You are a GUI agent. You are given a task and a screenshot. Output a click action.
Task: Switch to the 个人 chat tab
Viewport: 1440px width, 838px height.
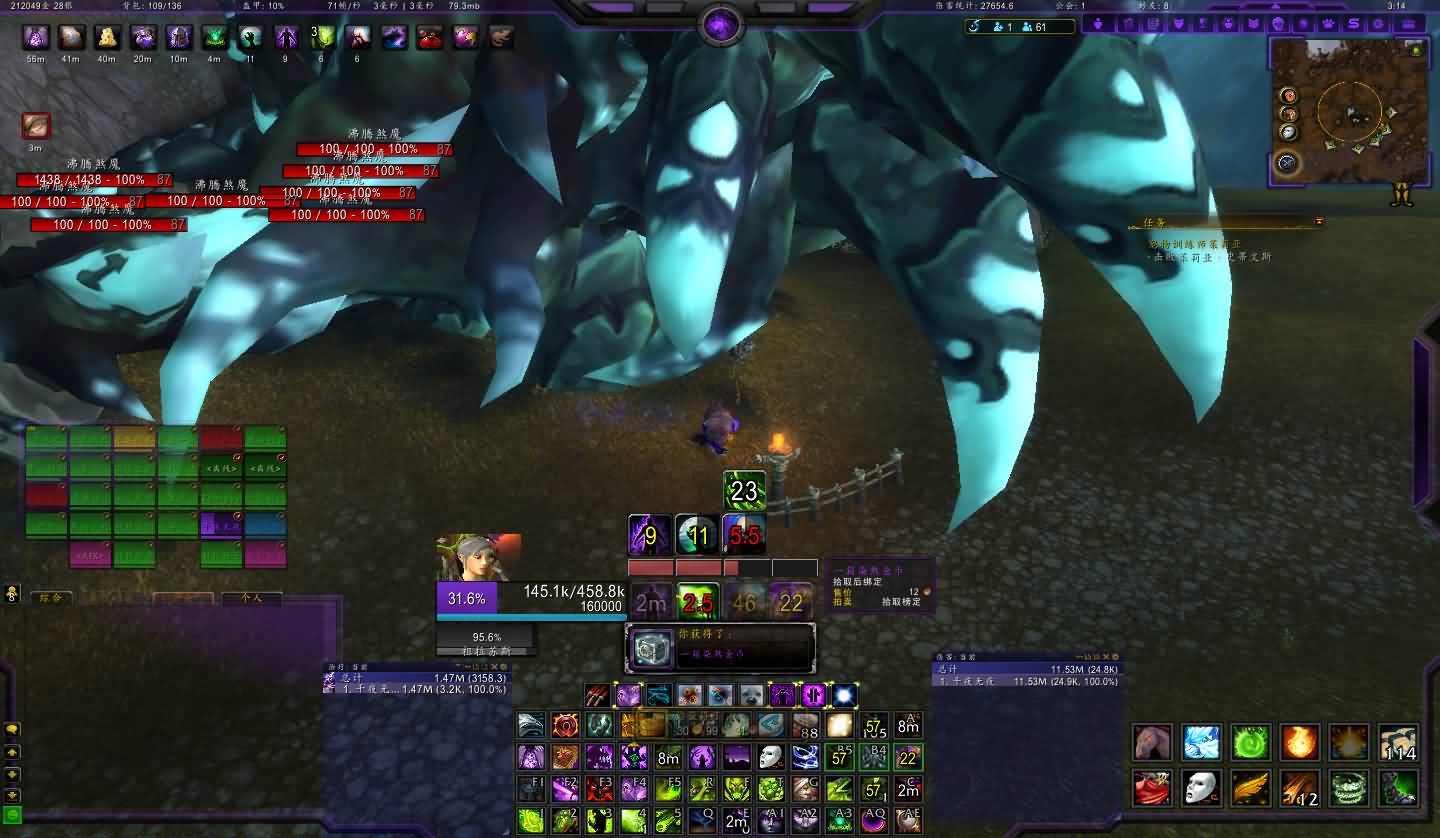(x=250, y=598)
